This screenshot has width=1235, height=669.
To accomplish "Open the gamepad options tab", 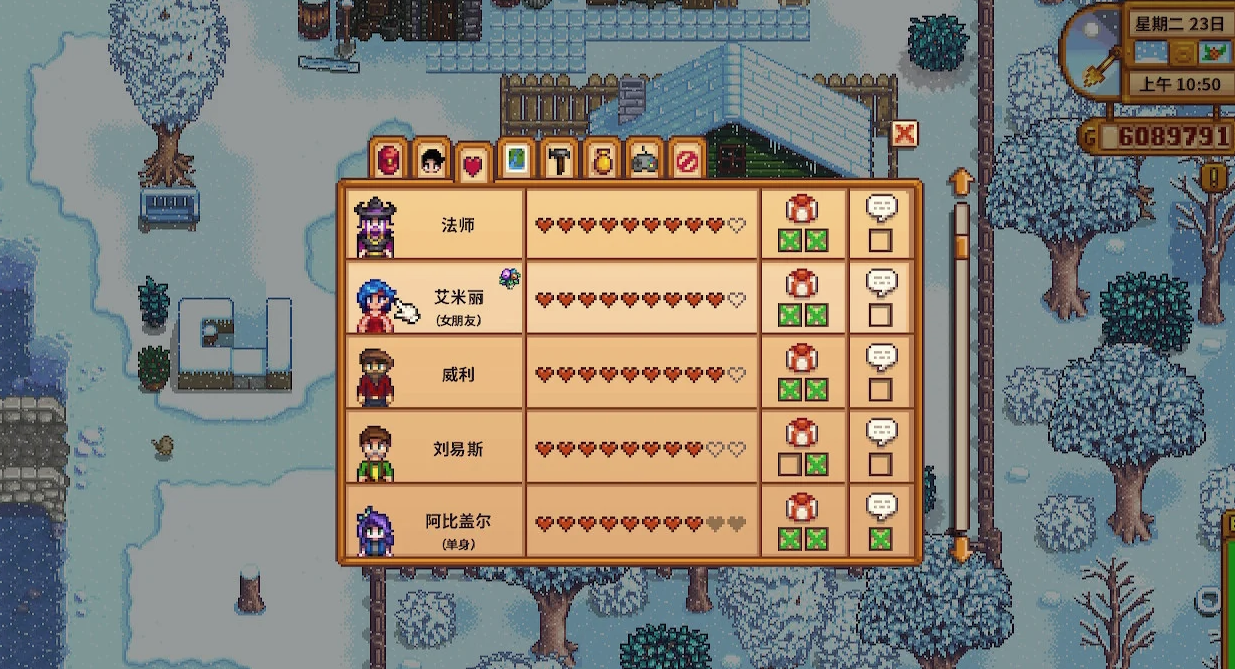I will click(x=645, y=160).
